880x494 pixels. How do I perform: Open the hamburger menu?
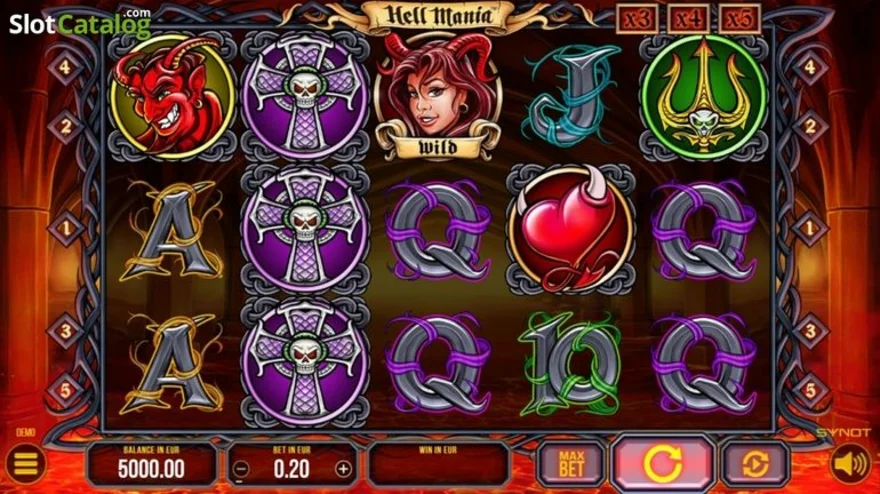(26, 464)
